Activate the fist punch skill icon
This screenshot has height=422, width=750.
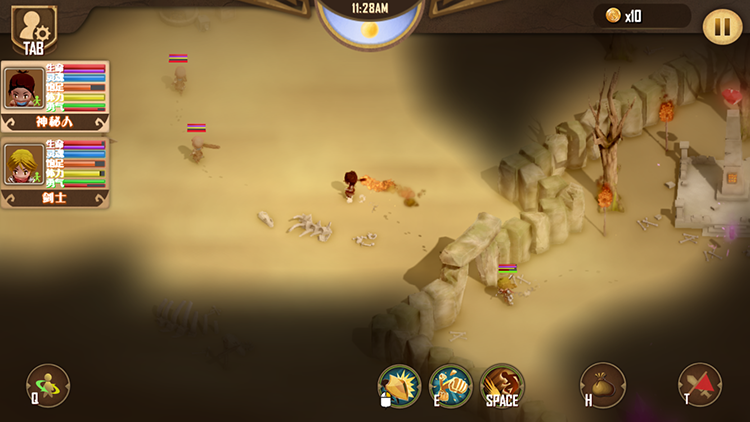pos(450,385)
